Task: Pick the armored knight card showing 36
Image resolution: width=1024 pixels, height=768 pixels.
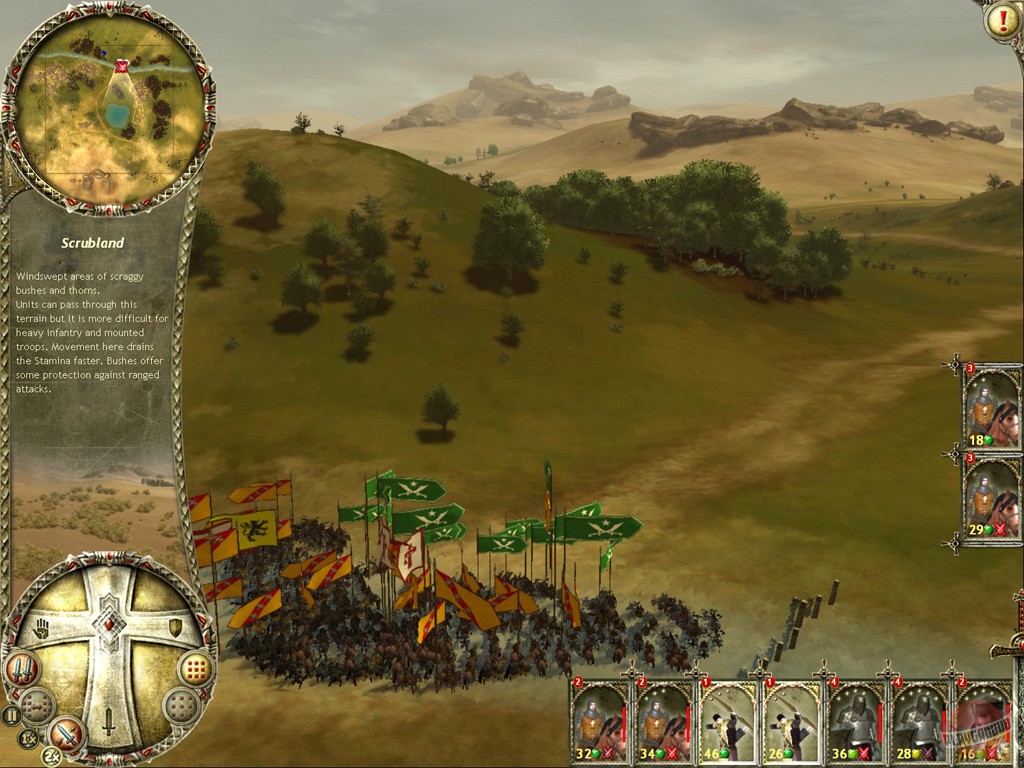Action: (x=856, y=722)
